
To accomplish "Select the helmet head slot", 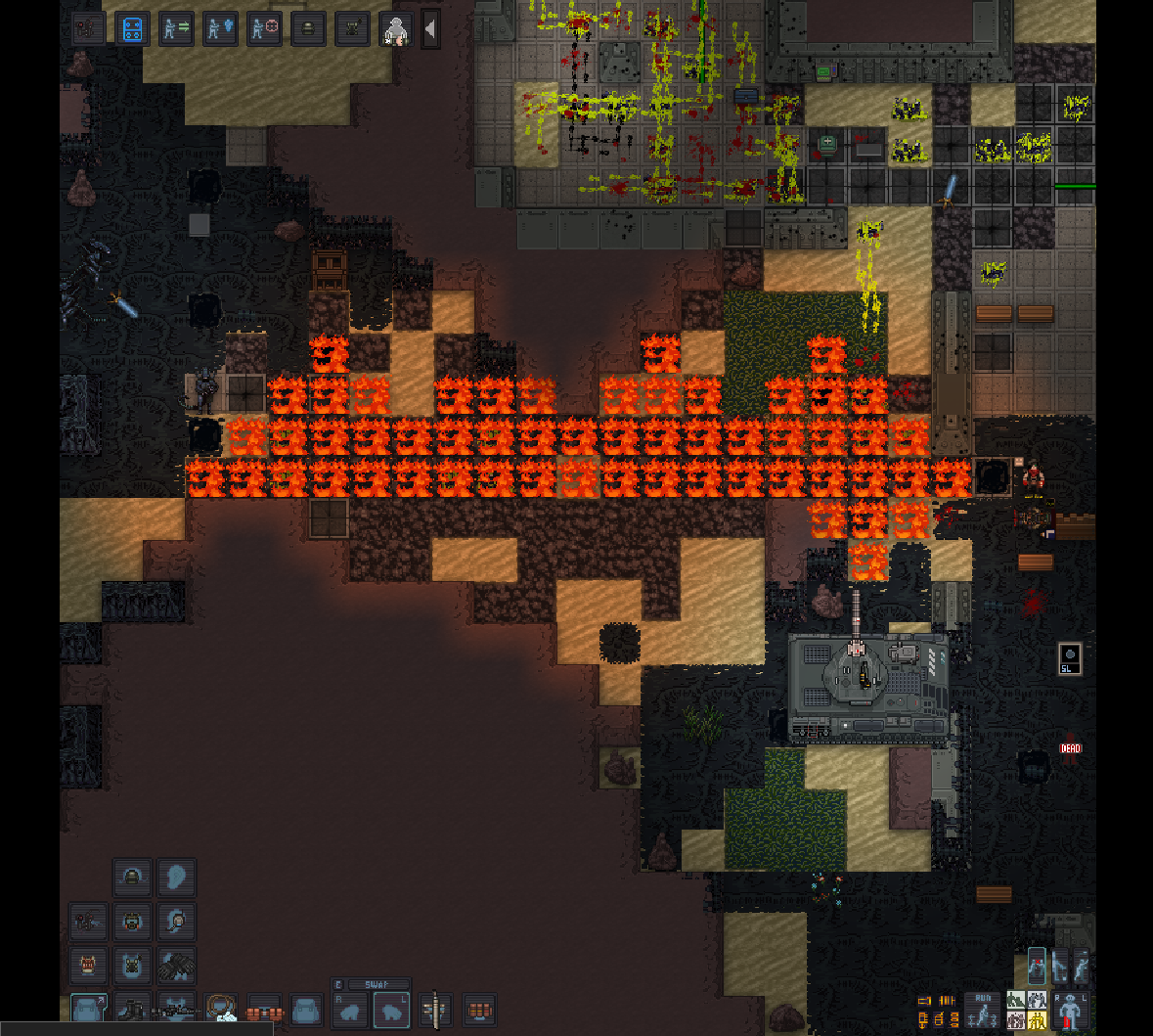I will pos(132,878).
